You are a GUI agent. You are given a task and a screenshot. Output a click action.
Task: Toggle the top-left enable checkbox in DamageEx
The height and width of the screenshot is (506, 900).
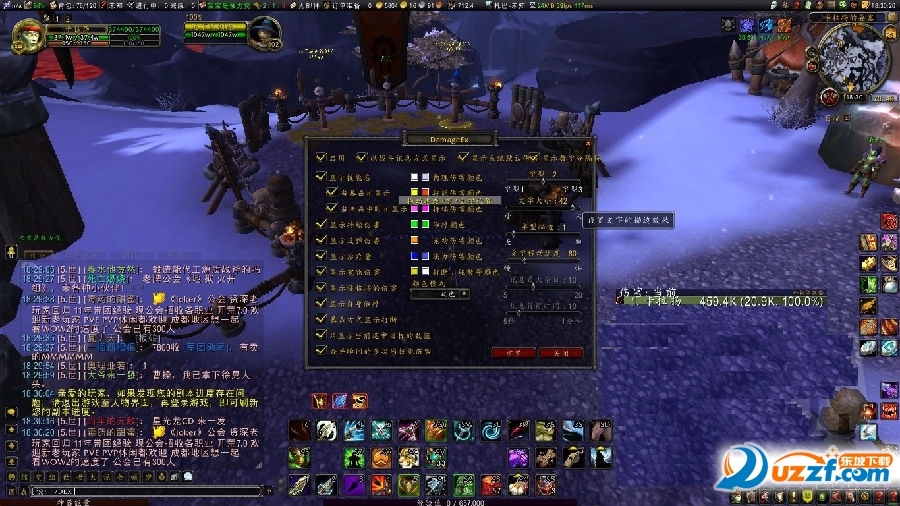(321, 157)
